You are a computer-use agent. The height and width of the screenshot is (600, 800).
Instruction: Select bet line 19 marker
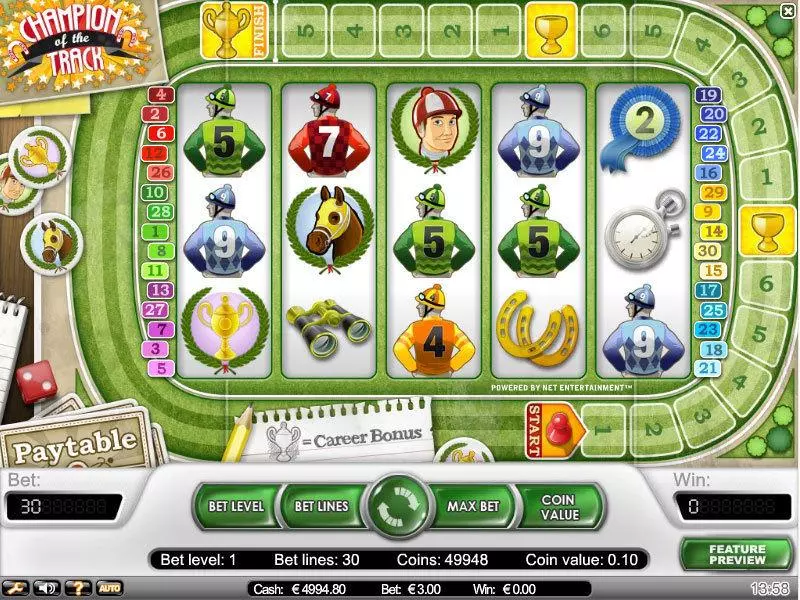pyautogui.click(x=709, y=96)
